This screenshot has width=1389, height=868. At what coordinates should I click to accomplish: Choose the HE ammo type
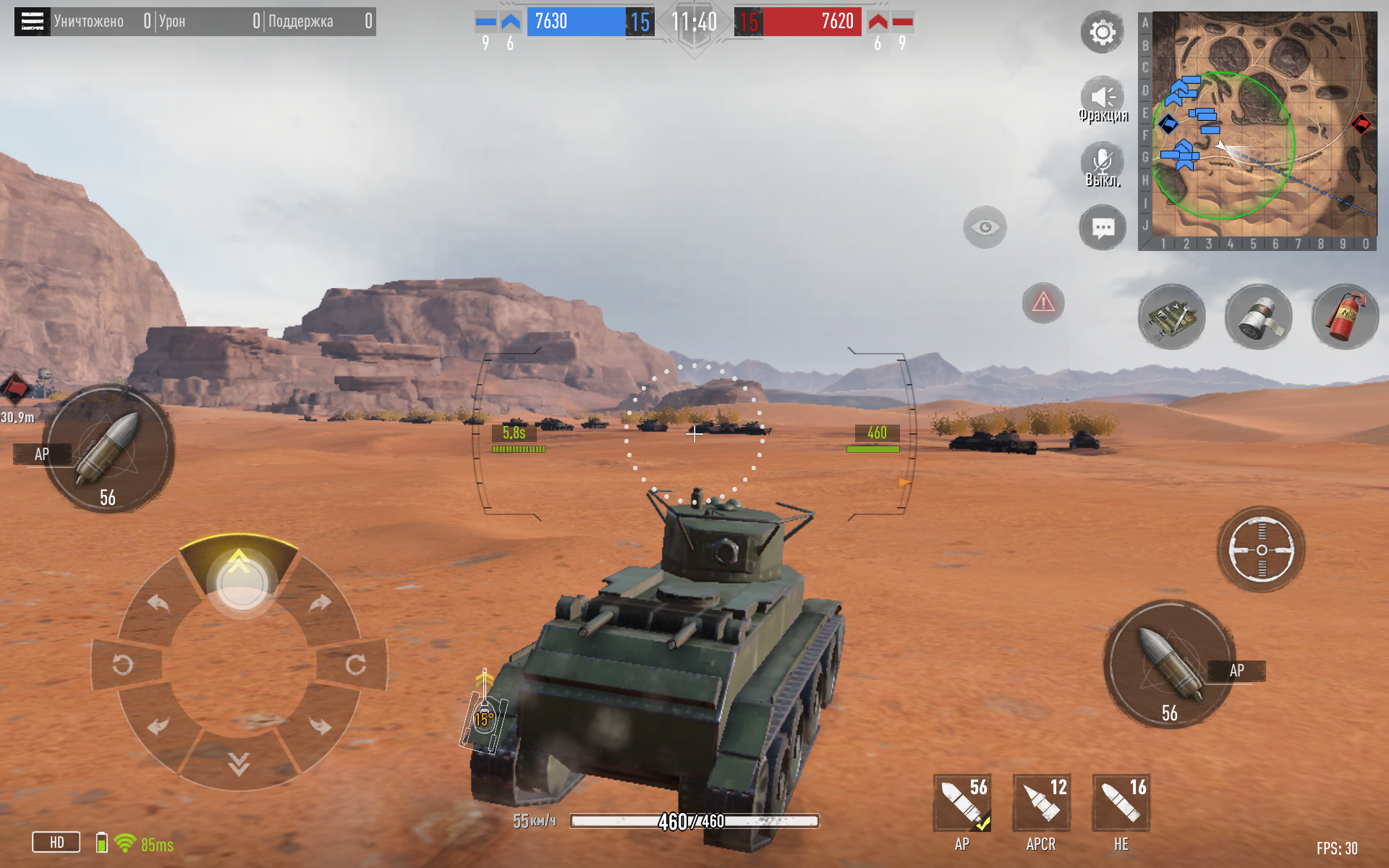click(x=1121, y=803)
